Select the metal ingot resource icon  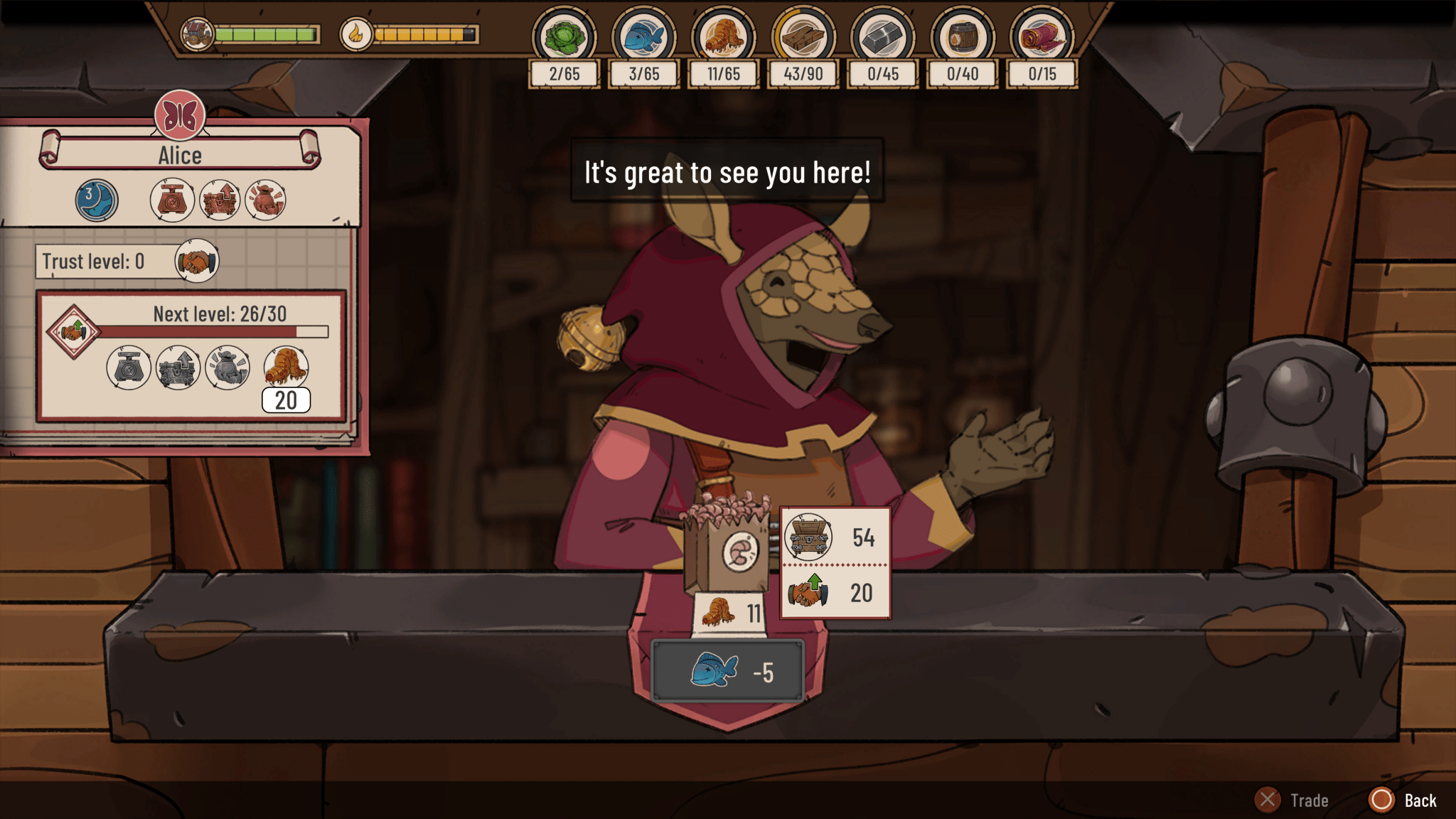click(x=882, y=36)
